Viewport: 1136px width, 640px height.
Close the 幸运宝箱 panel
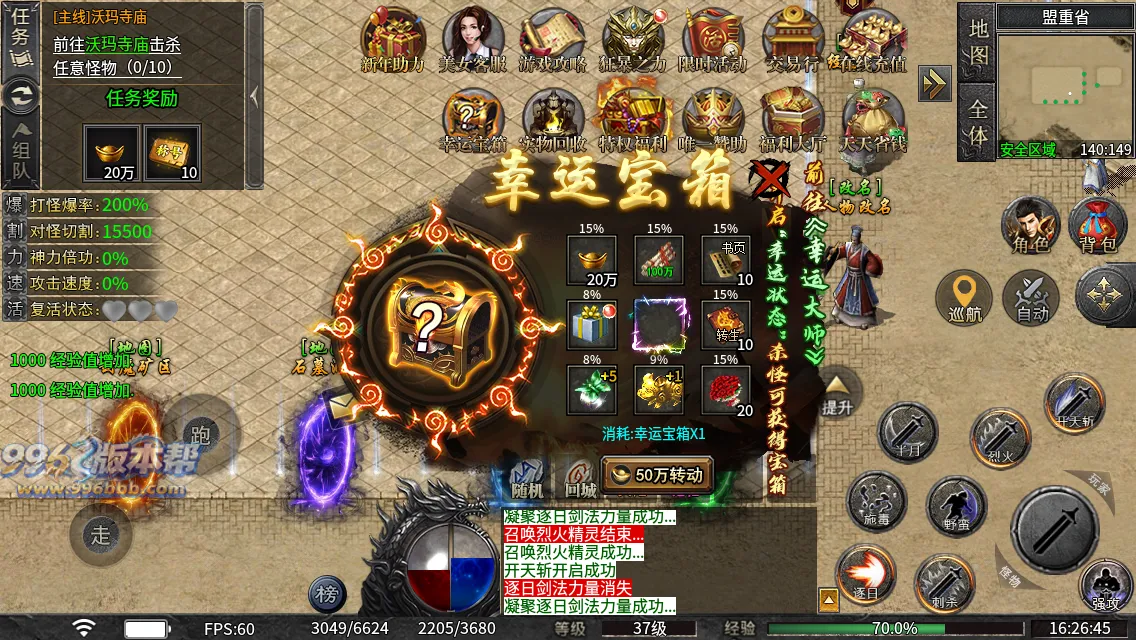771,182
